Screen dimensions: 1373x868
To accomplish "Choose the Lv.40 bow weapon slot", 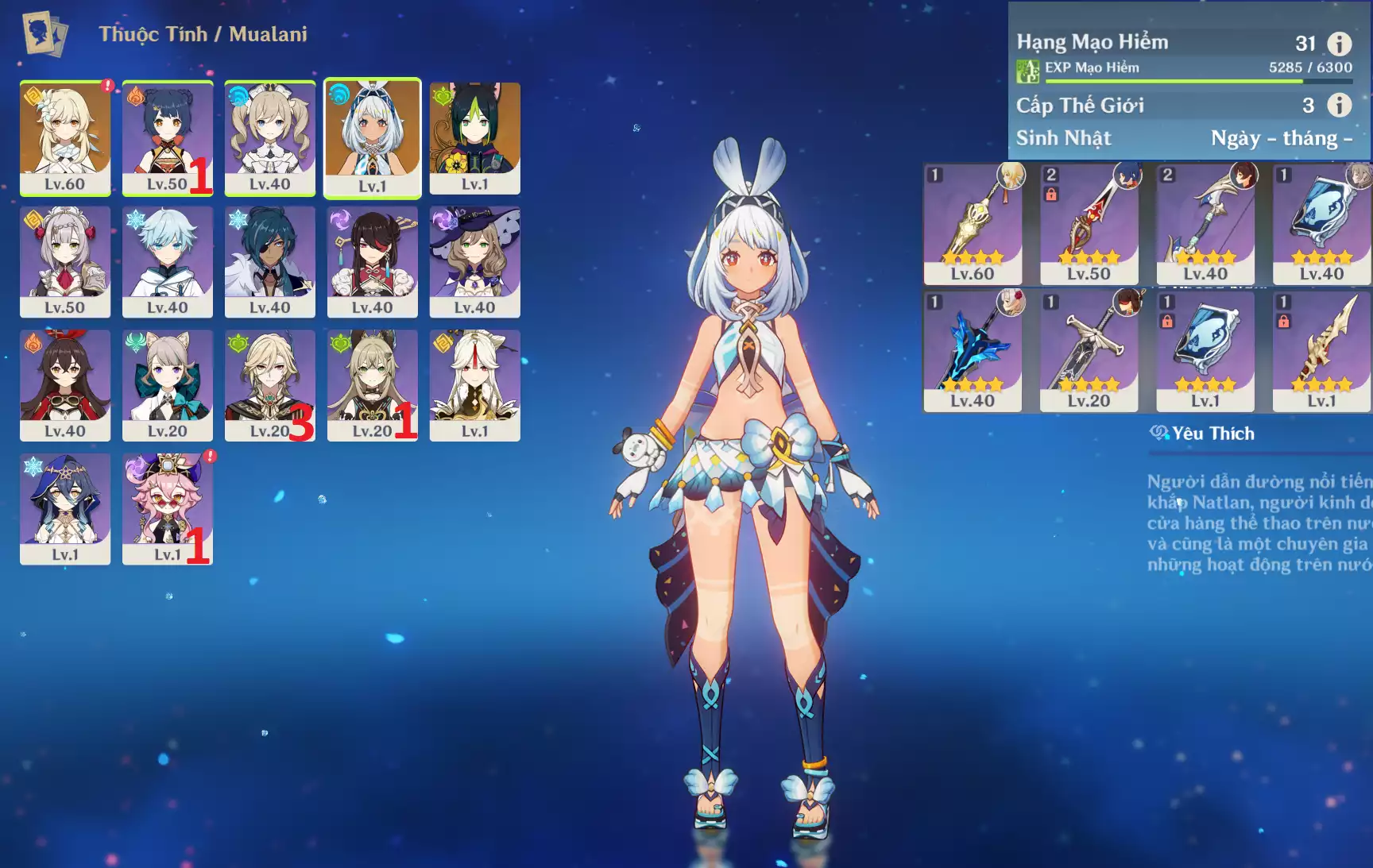I will pos(1205,224).
